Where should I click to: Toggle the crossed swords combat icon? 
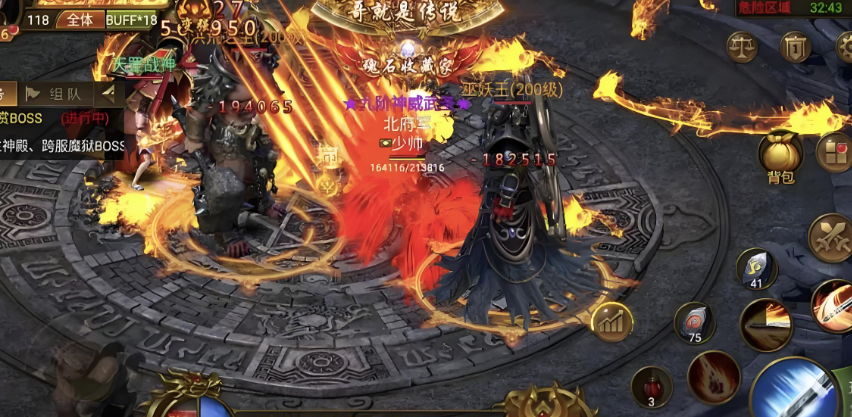click(x=829, y=238)
